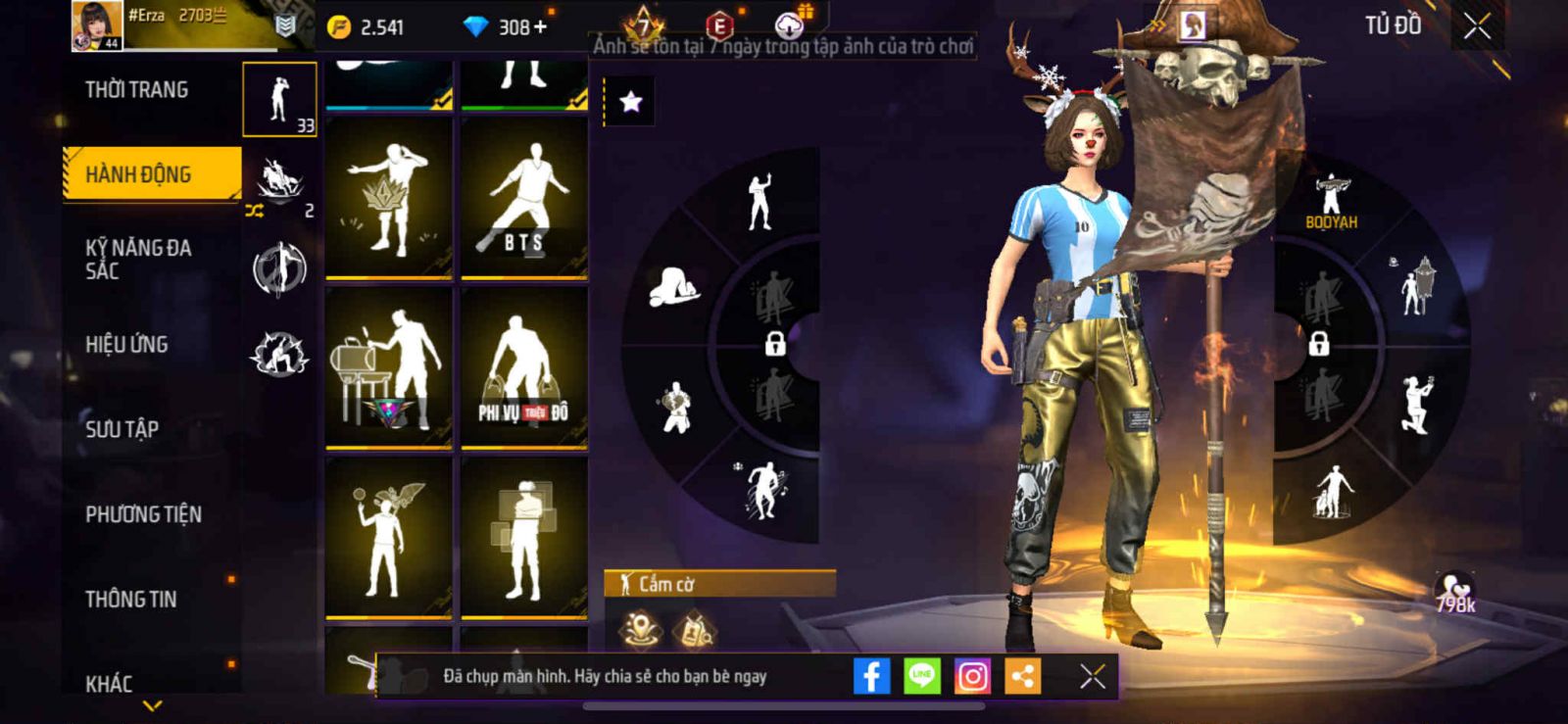The image size is (1568, 724).
Task: Select the BTS dance emote
Action: (524, 198)
